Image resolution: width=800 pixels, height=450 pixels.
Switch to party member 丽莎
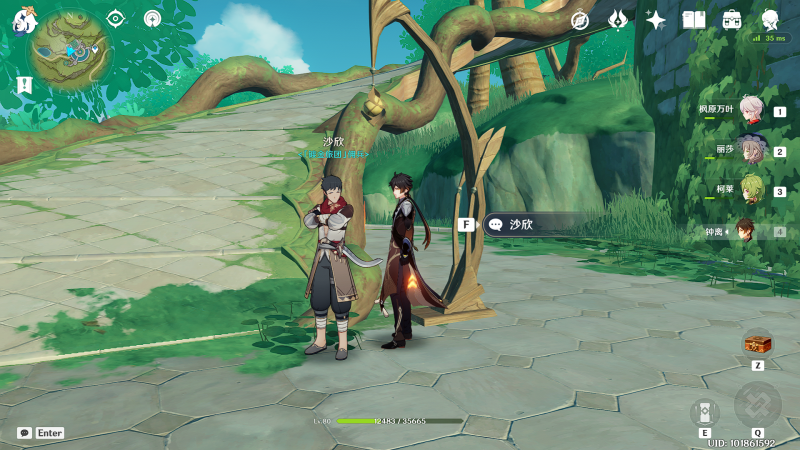751,151
